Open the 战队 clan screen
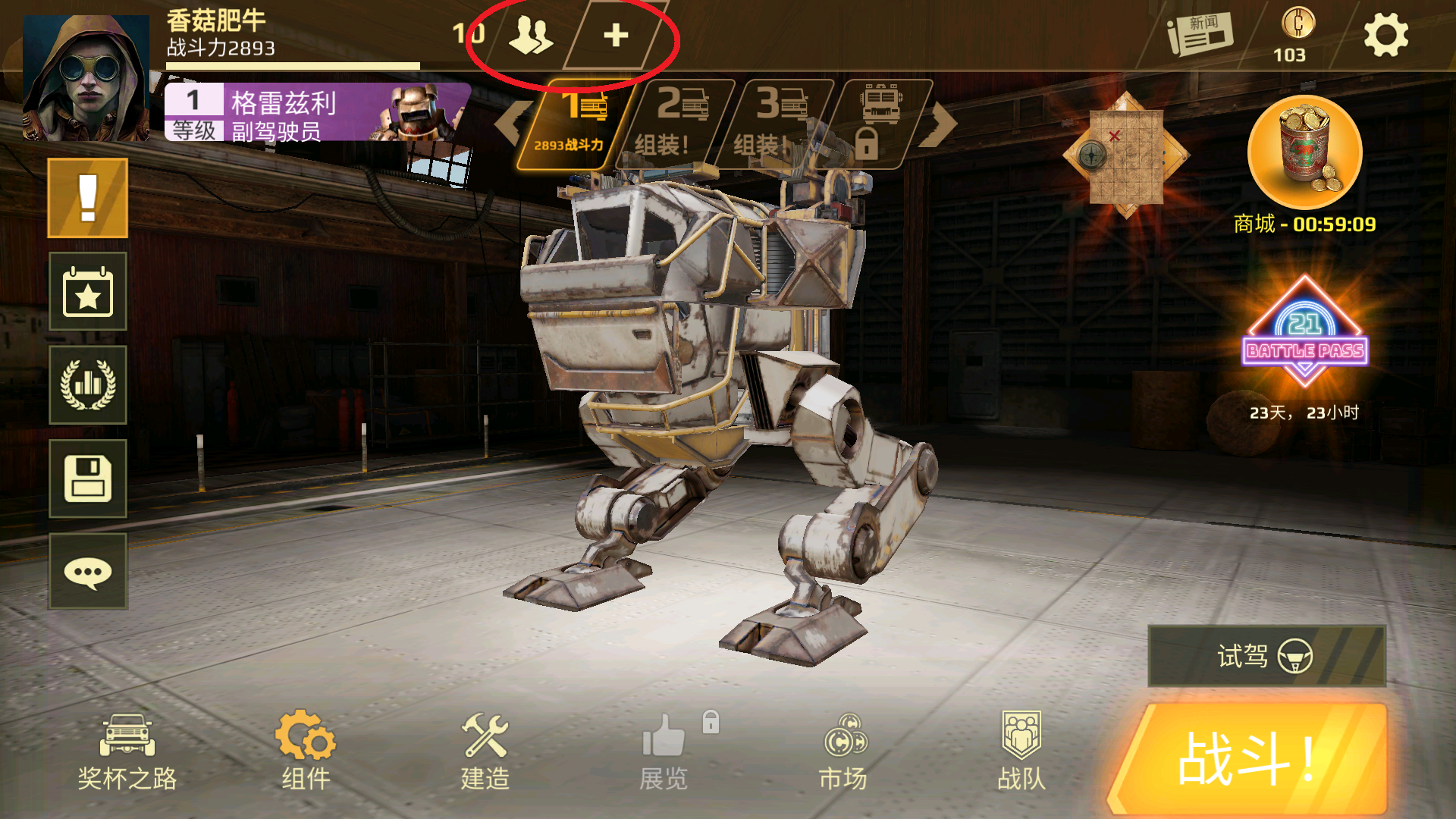Image resolution: width=1456 pixels, height=819 pixels. tap(1021, 752)
